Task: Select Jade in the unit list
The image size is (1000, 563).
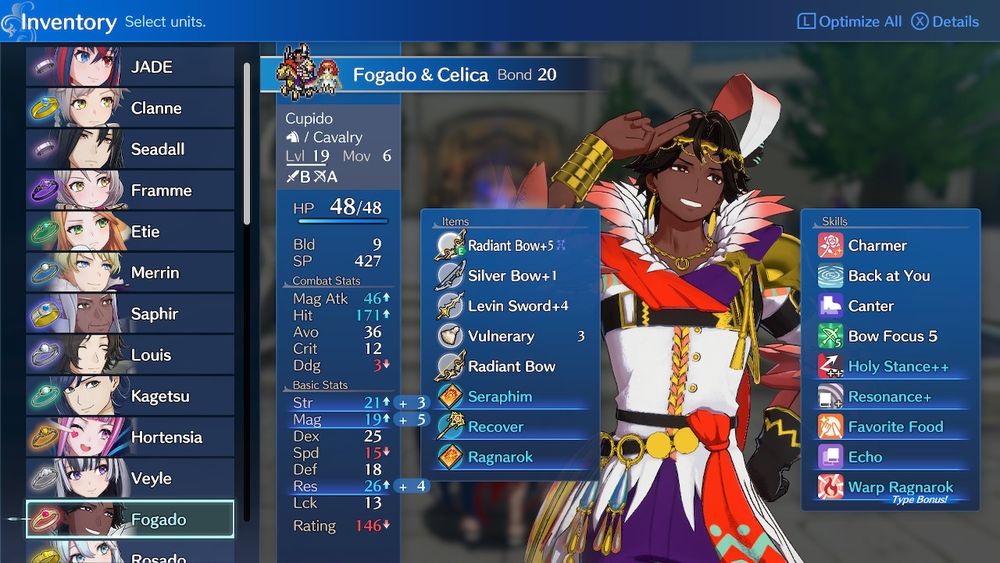Action: 130,67
